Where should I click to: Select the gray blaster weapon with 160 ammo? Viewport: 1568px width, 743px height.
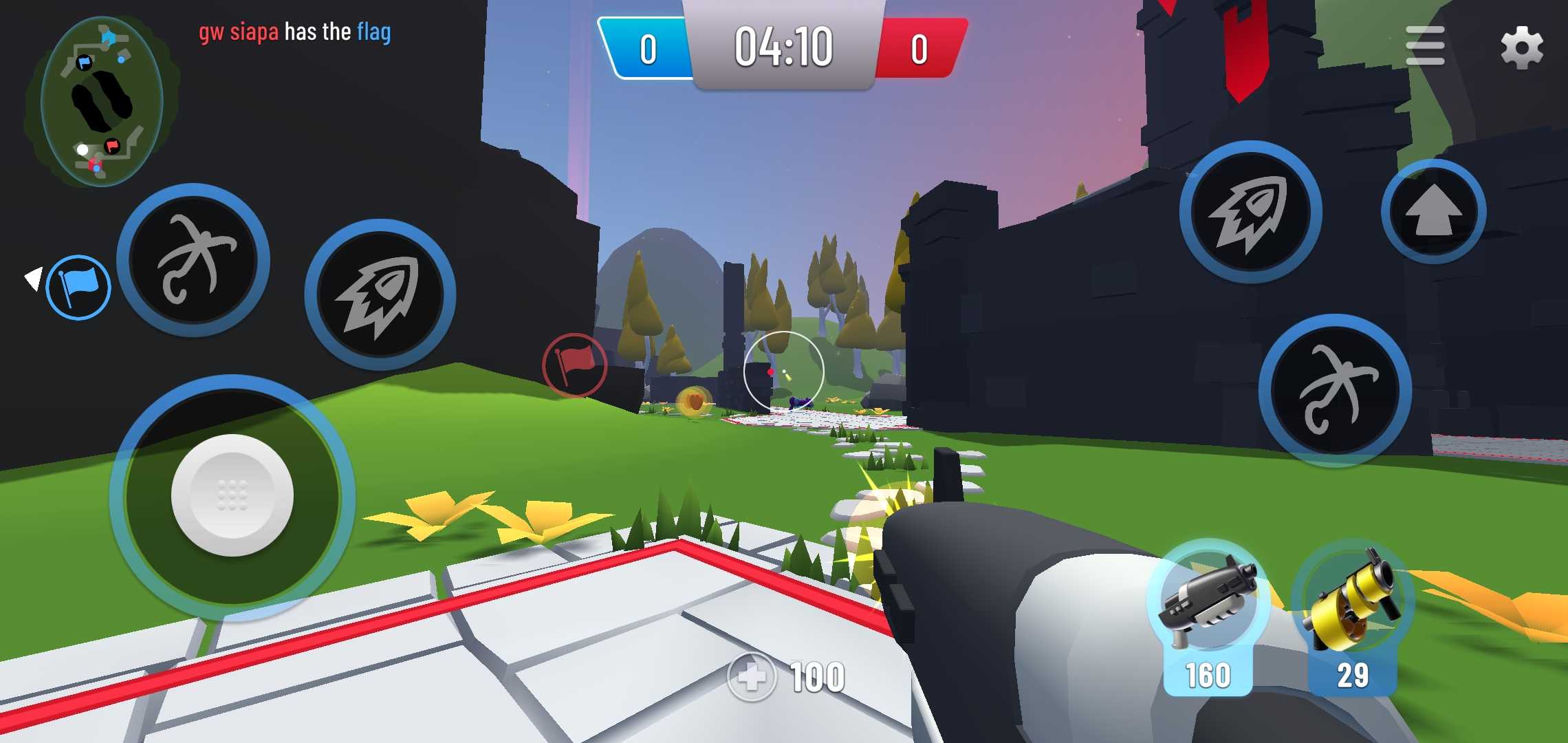pos(1208,616)
